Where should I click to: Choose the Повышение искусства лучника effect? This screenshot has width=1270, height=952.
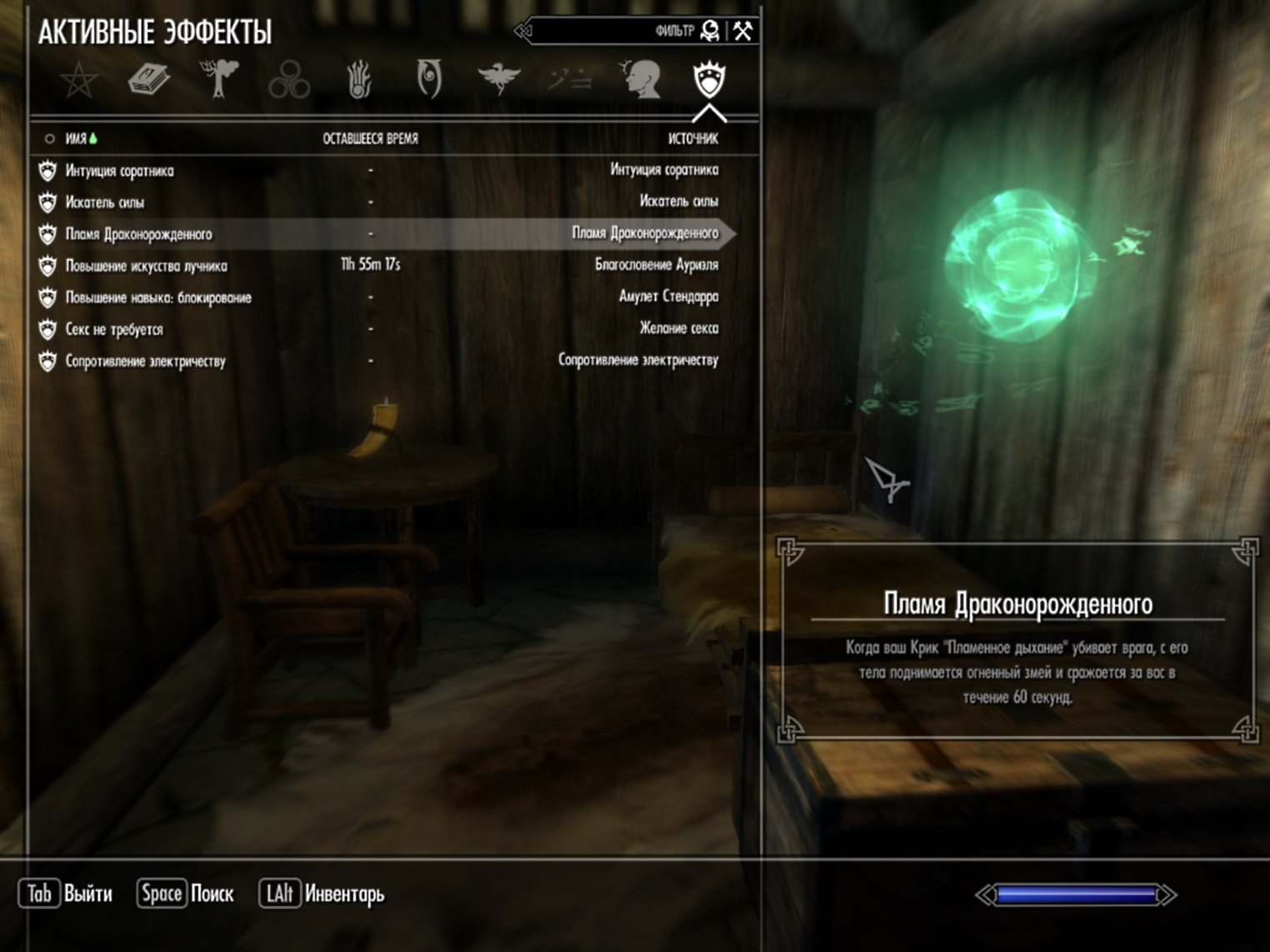(x=146, y=266)
